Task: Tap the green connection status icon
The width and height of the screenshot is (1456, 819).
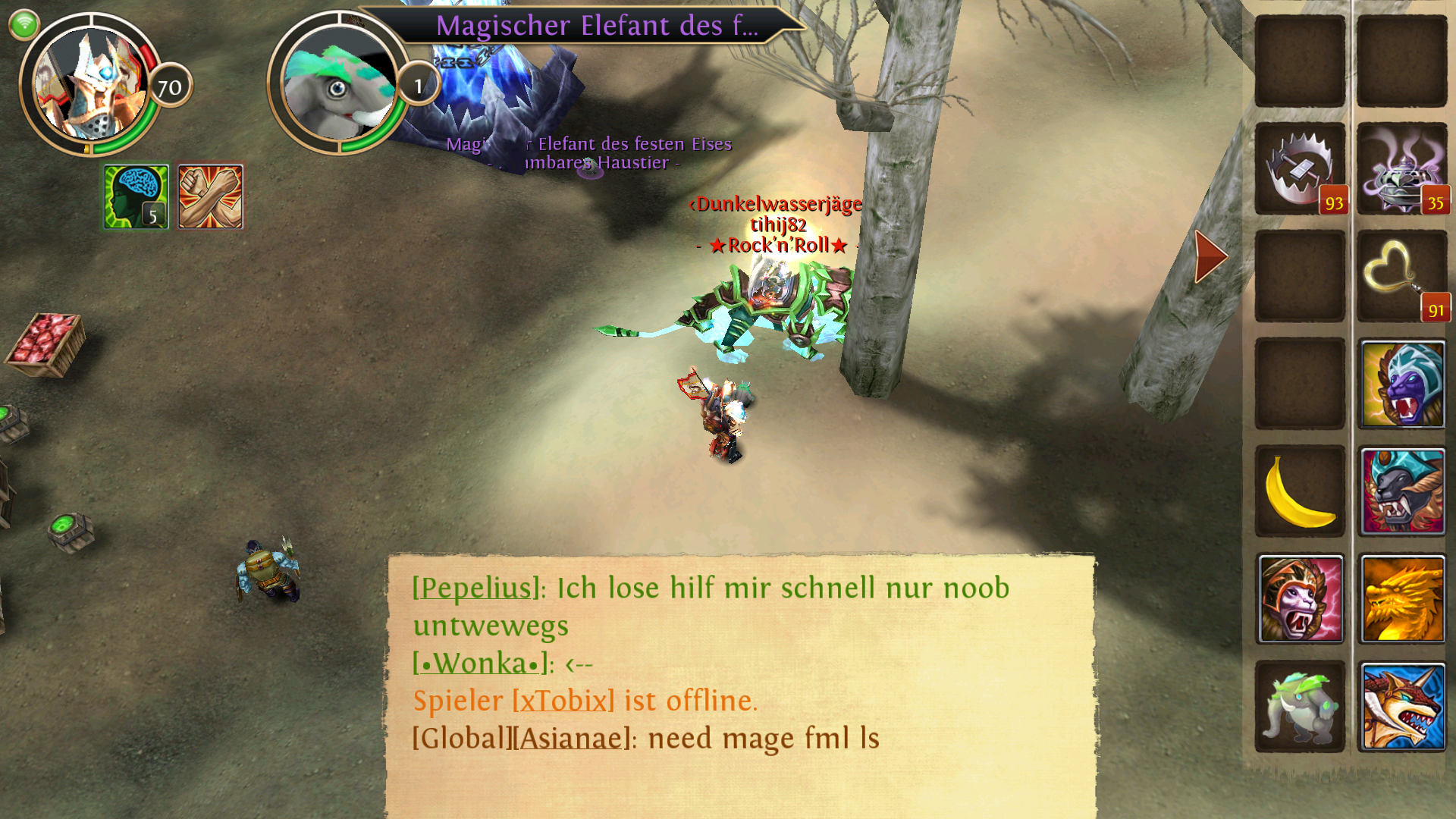Action: 24,24
